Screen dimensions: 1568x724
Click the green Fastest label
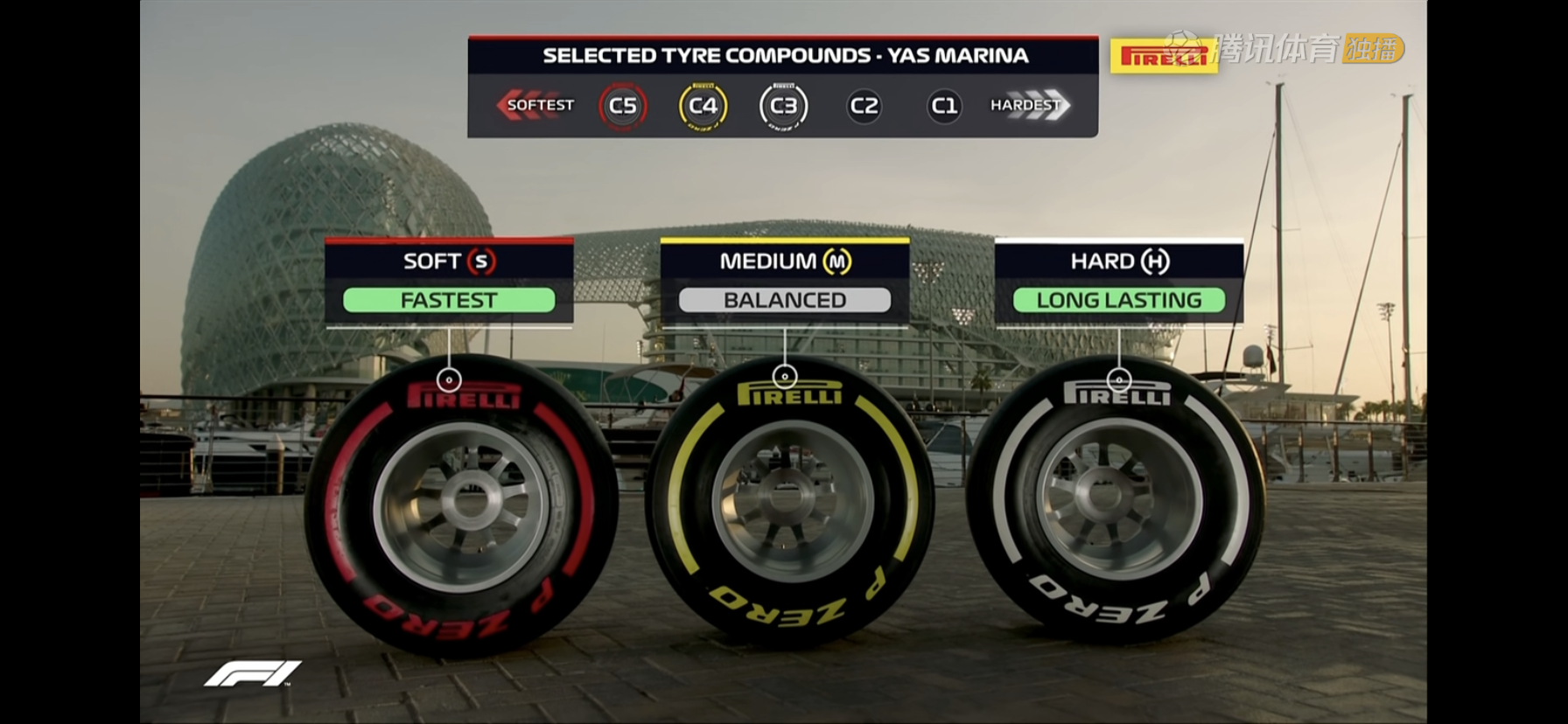coord(449,300)
